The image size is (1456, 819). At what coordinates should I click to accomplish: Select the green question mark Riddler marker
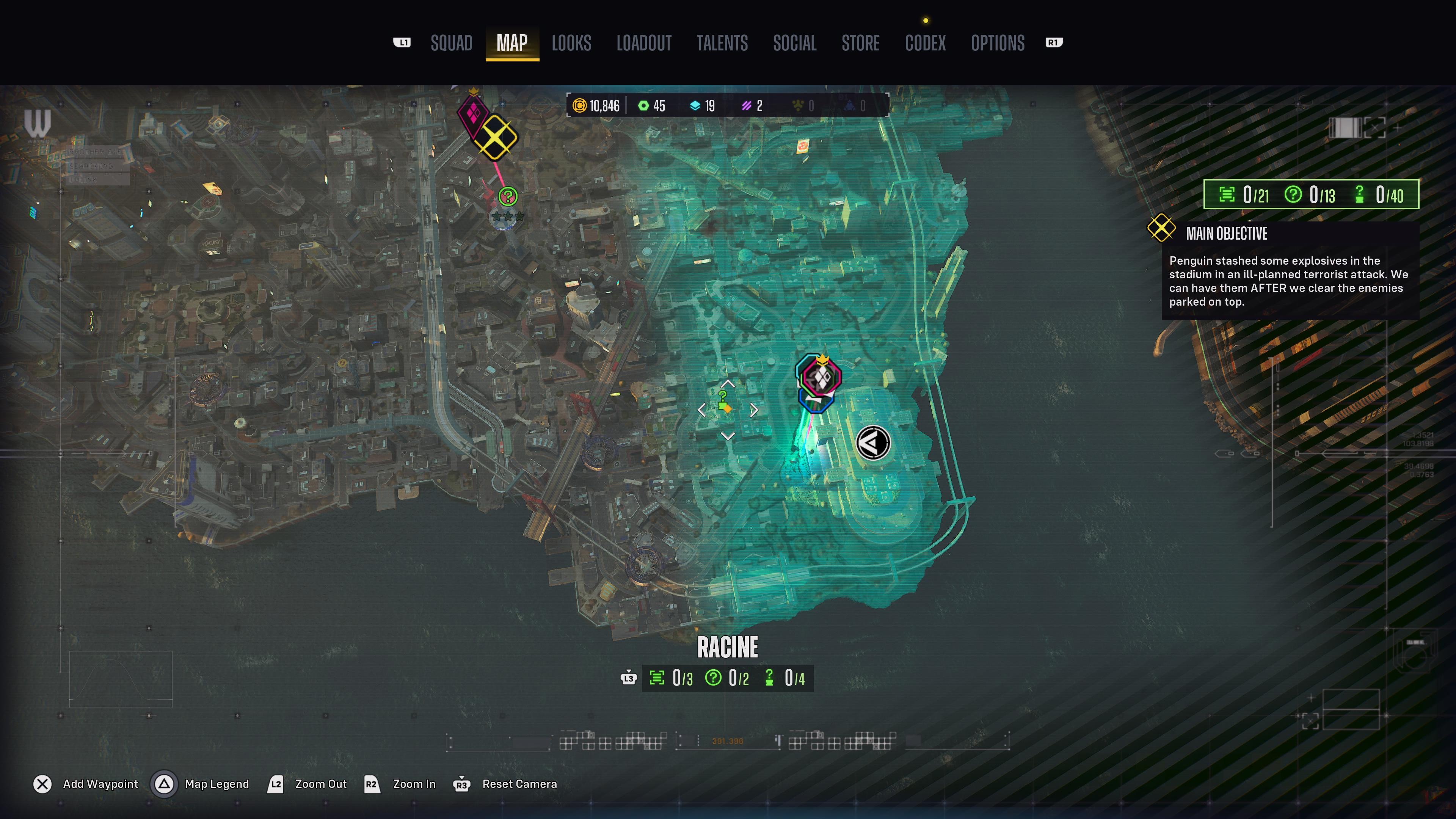point(508,196)
